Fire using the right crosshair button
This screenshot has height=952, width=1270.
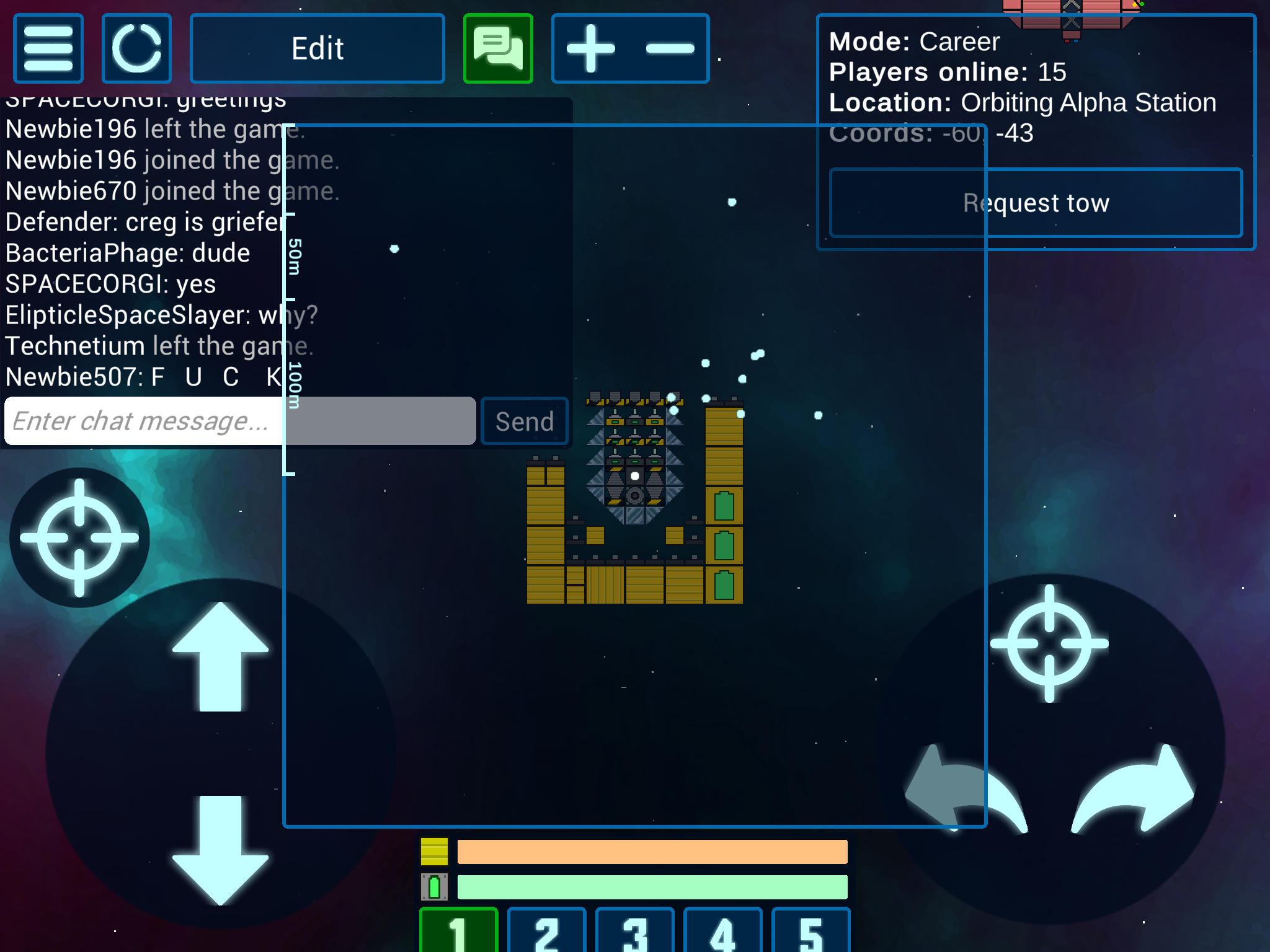(1049, 643)
